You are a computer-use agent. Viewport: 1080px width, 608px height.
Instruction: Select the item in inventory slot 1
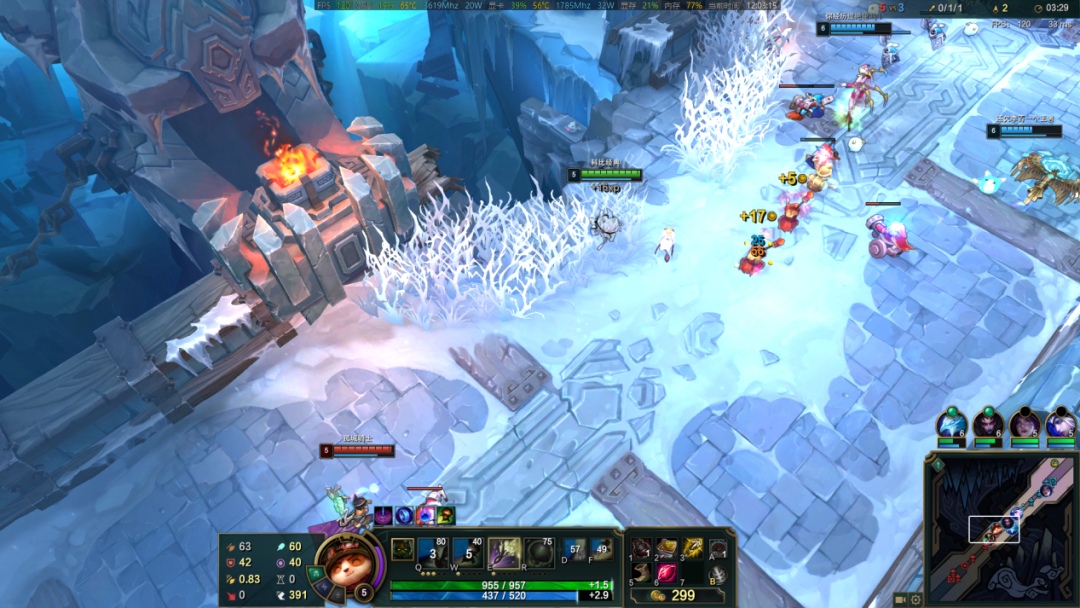point(641,549)
